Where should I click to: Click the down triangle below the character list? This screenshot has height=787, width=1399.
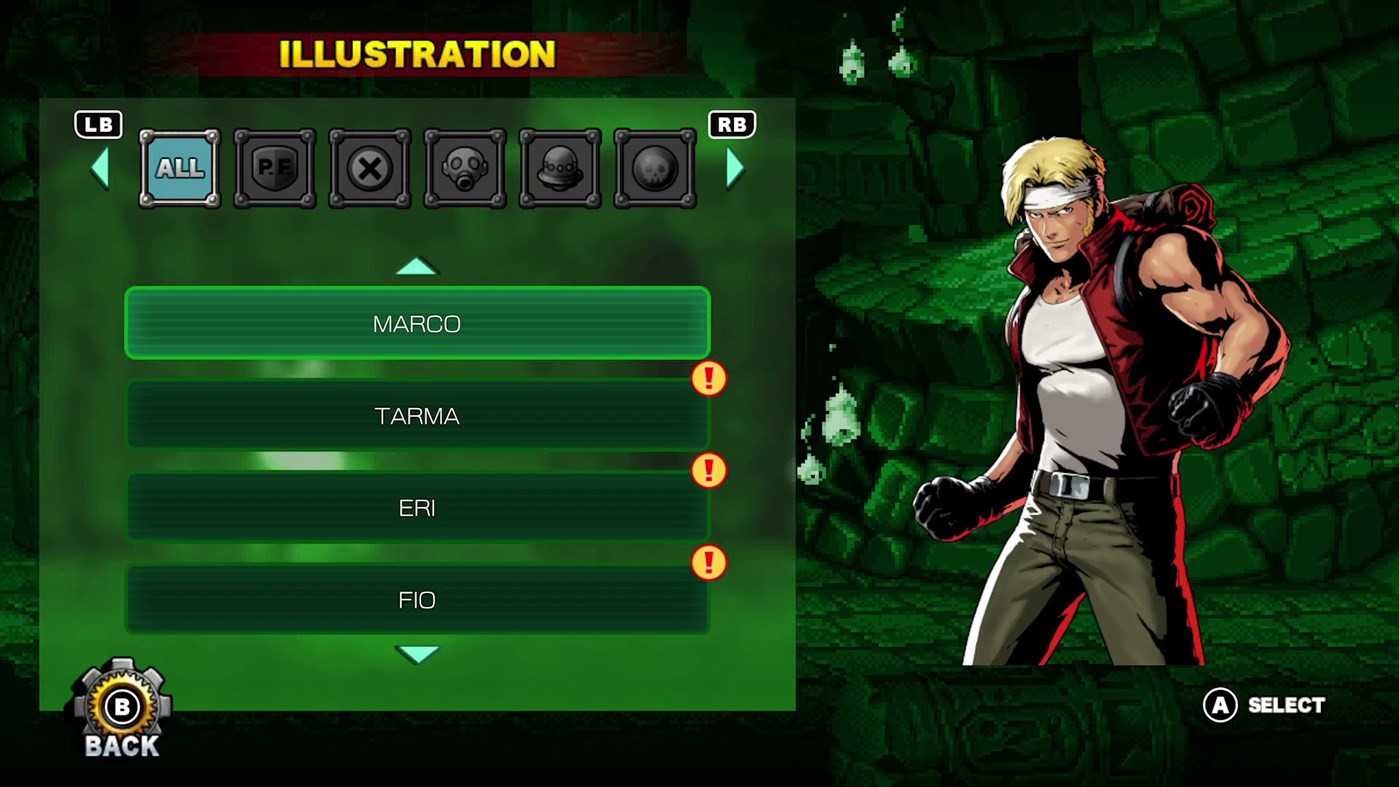417,653
